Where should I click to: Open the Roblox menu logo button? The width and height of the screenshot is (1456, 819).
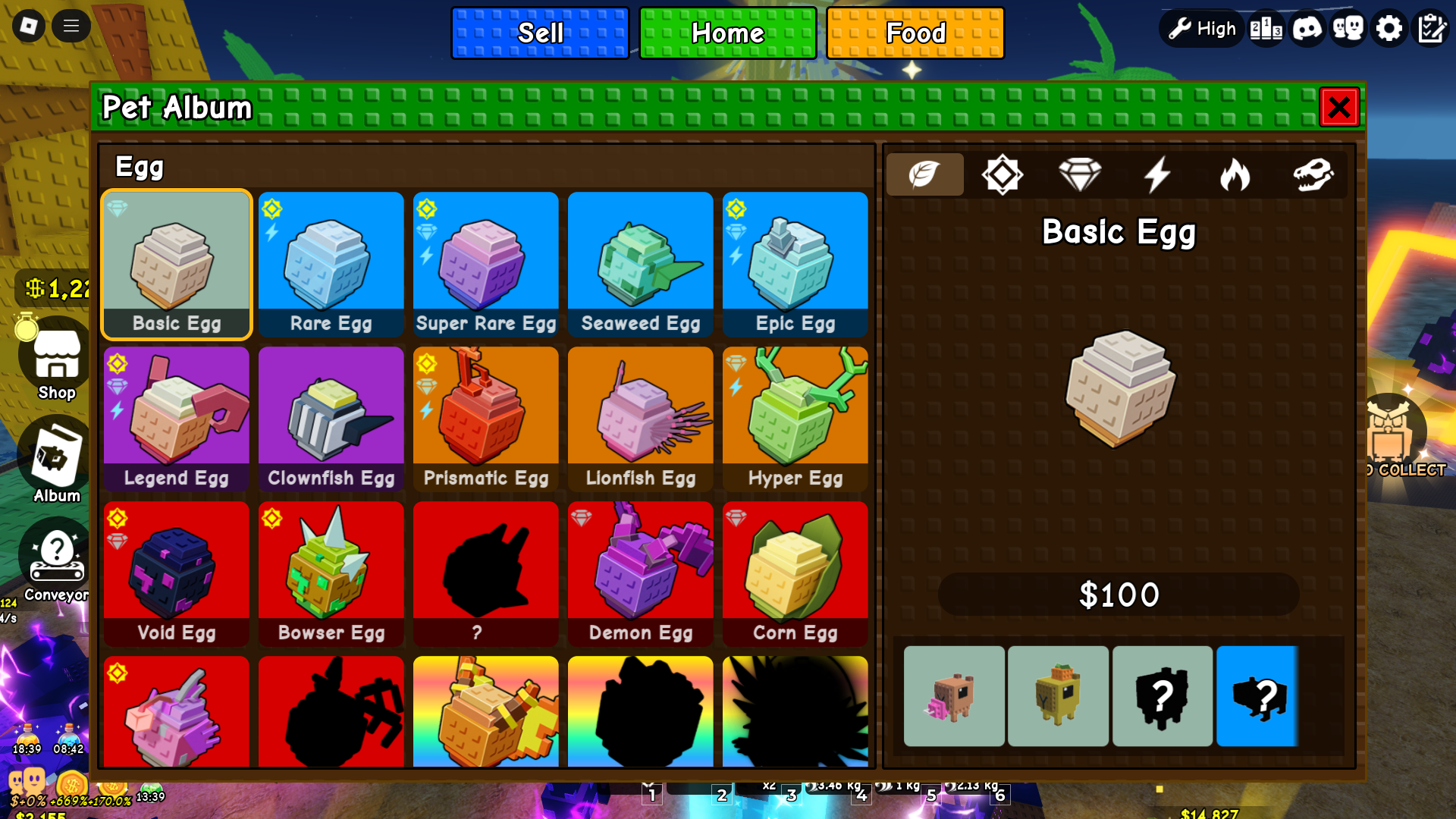pos(28,27)
